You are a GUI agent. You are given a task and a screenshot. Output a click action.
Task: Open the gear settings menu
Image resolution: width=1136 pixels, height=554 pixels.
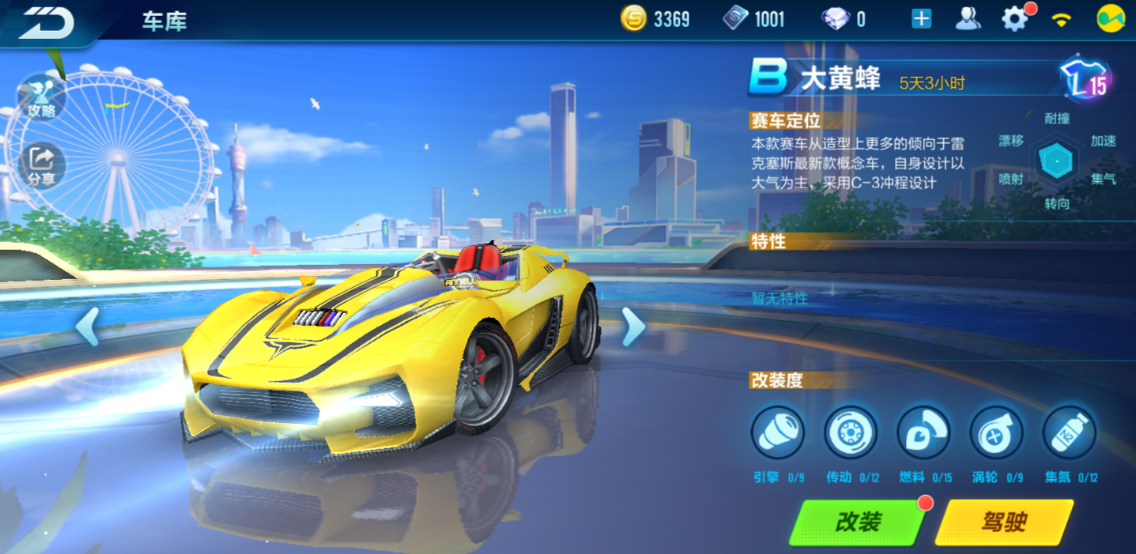(1015, 19)
